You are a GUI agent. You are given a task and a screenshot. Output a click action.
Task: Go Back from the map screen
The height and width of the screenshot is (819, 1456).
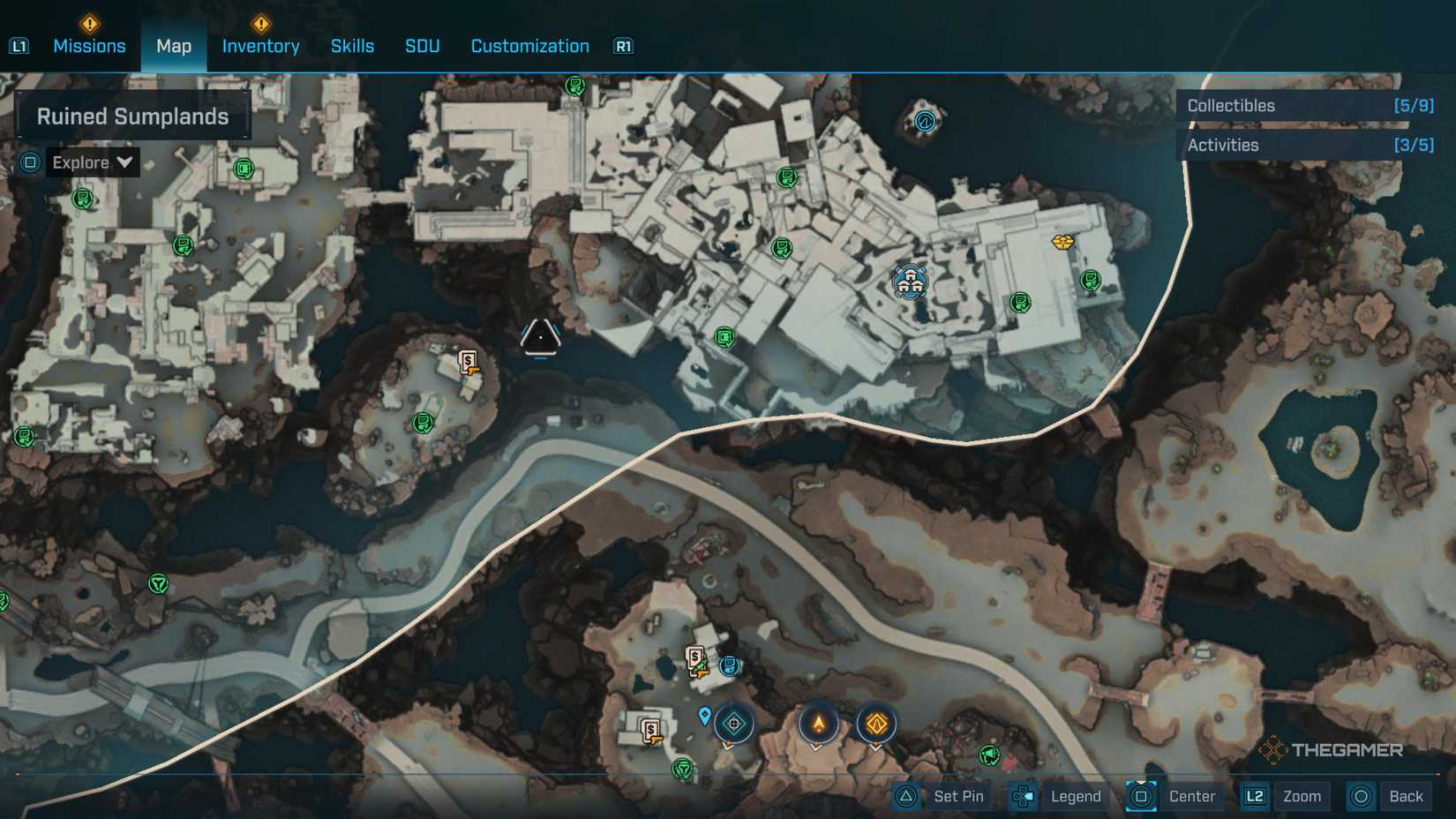(x=1387, y=796)
